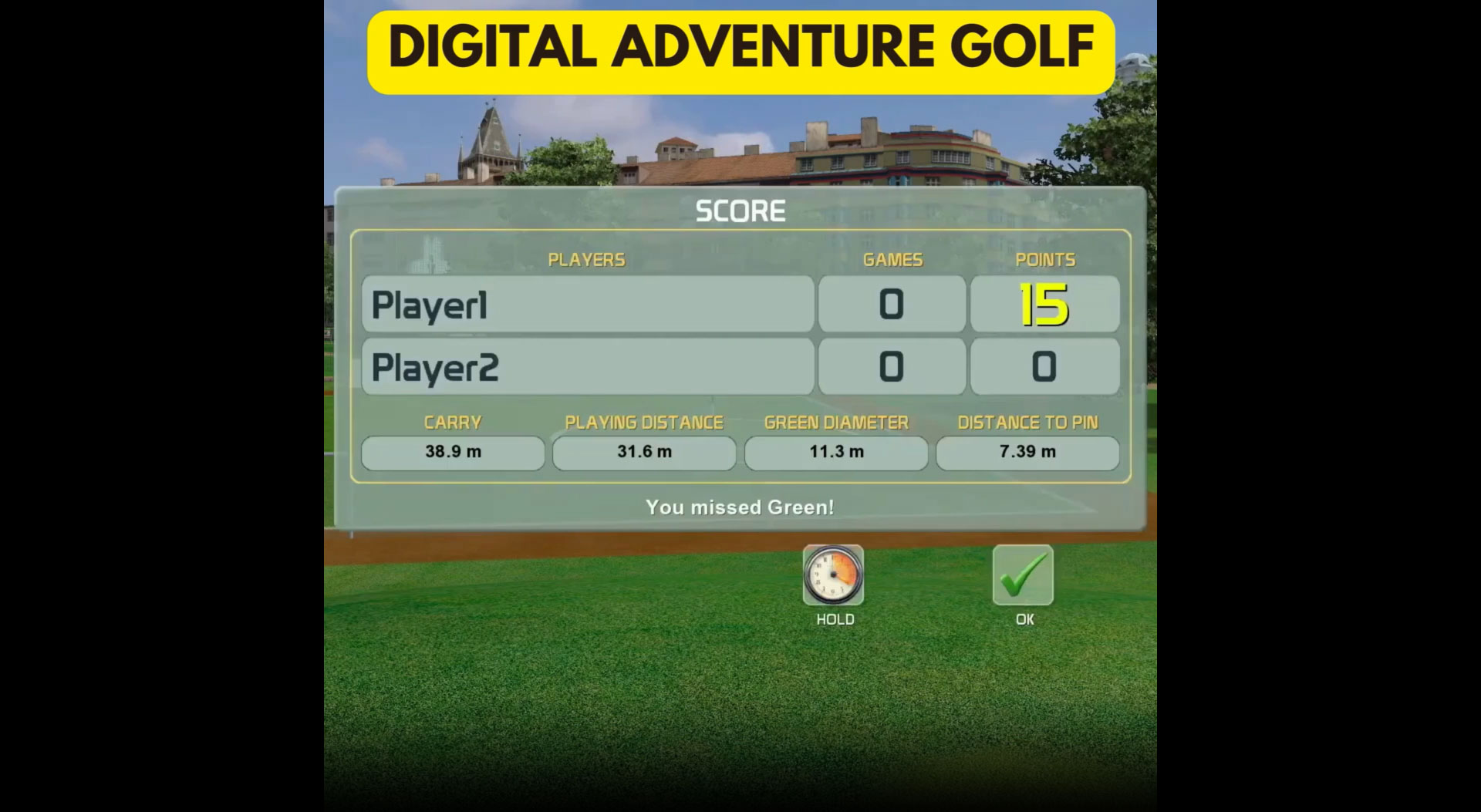
Task: Select Player1's name field
Action: point(588,304)
